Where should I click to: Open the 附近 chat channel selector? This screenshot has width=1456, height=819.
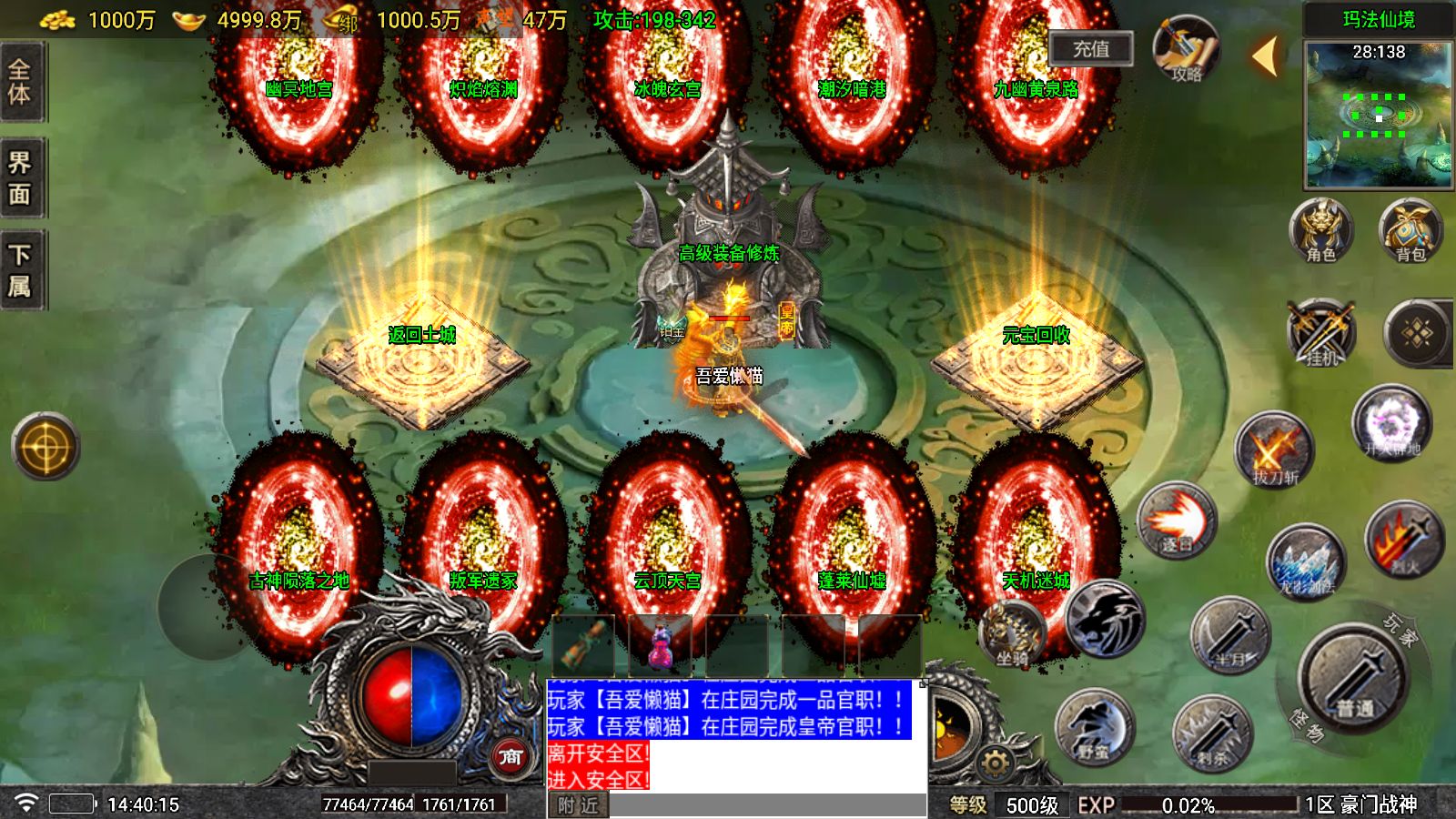pyautogui.click(x=576, y=805)
